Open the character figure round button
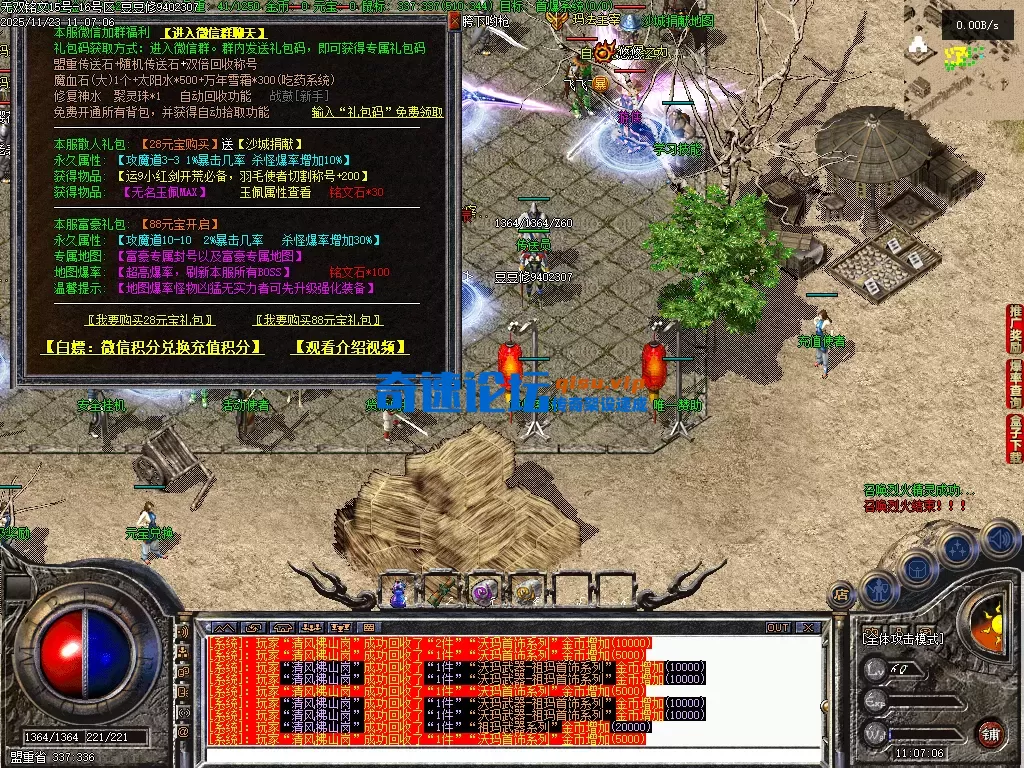This screenshot has height=768, width=1024. point(877,589)
